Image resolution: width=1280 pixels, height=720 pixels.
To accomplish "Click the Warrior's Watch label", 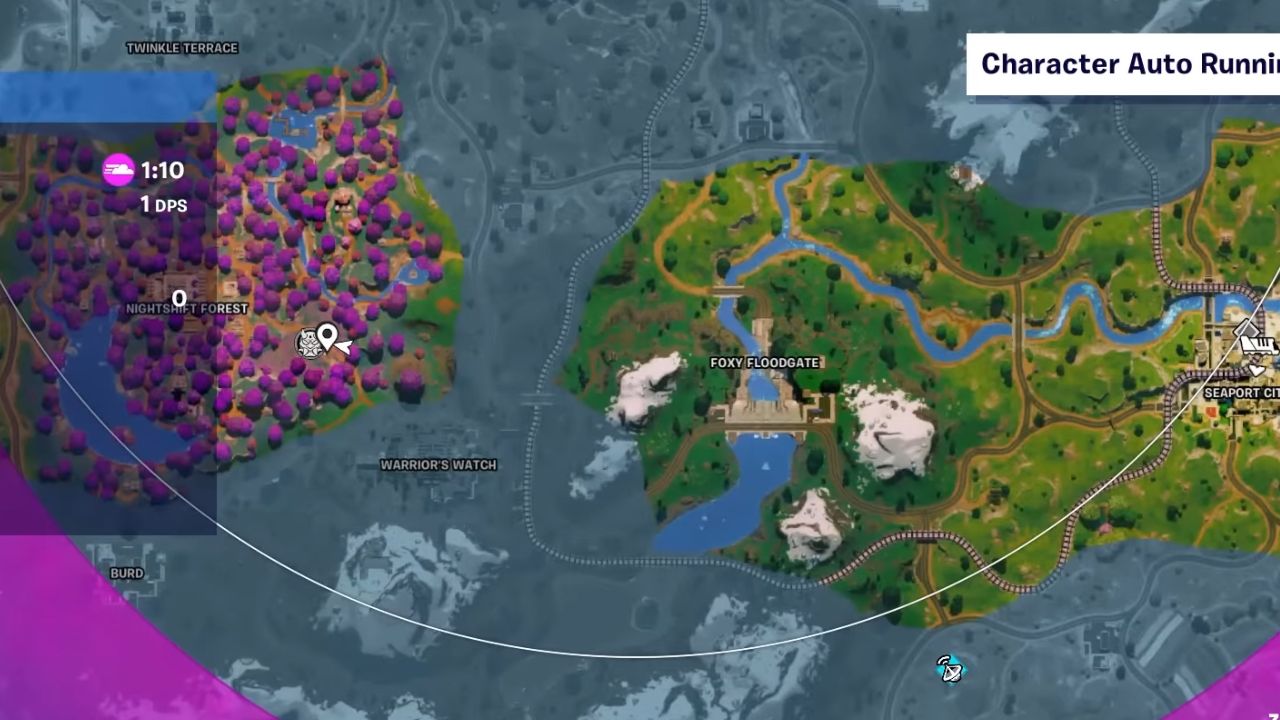I will 439,464.
